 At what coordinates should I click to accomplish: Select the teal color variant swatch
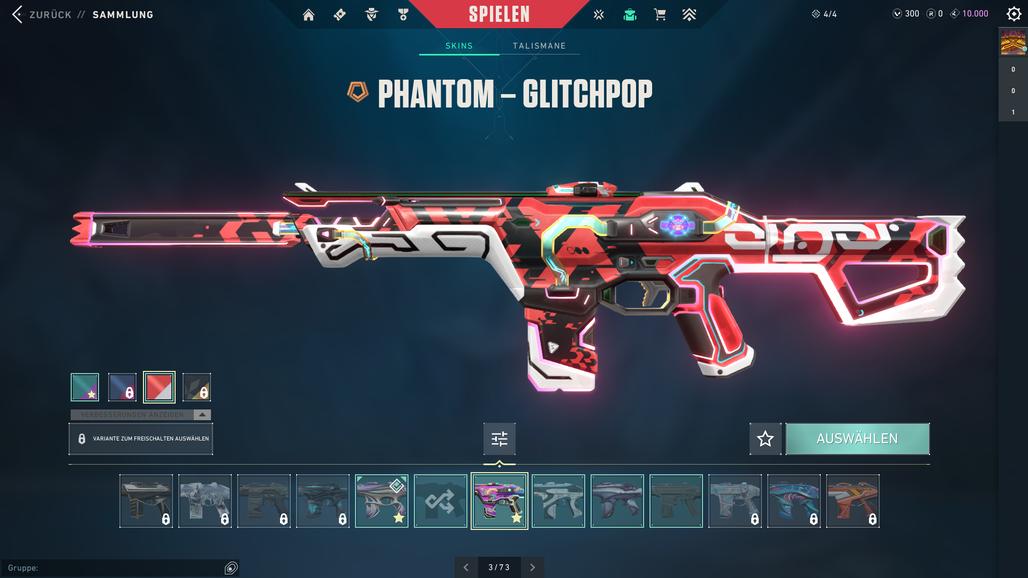[x=85, y=387]
